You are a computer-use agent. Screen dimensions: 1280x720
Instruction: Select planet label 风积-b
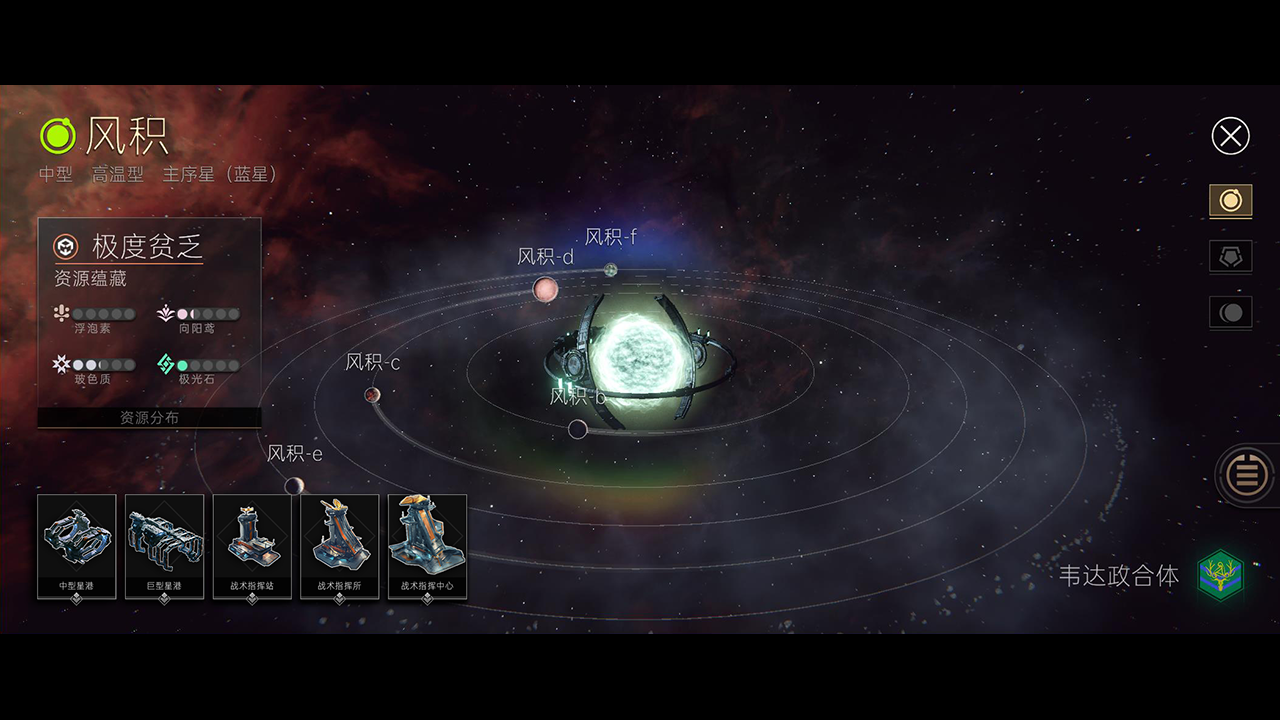click(x=577, y=397)
